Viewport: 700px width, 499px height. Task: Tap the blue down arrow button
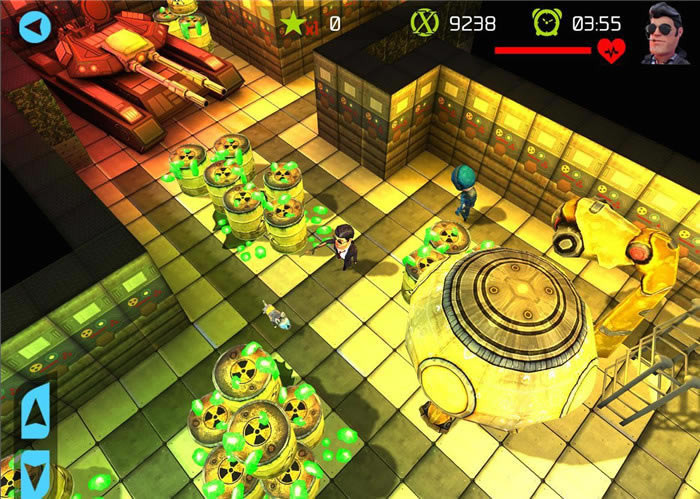[x=35, y=470]
